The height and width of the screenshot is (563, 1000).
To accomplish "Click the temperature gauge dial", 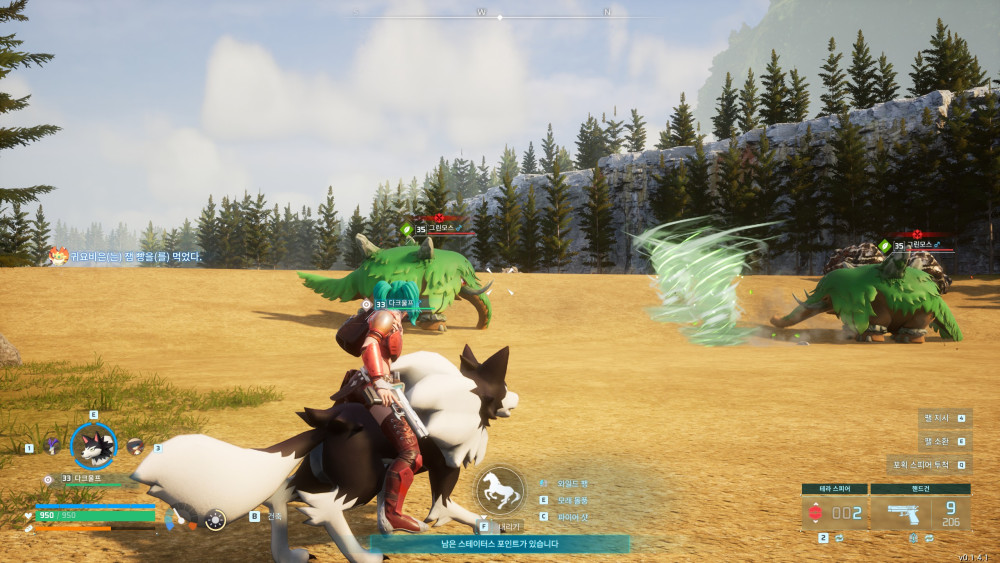I will (178, 518).
